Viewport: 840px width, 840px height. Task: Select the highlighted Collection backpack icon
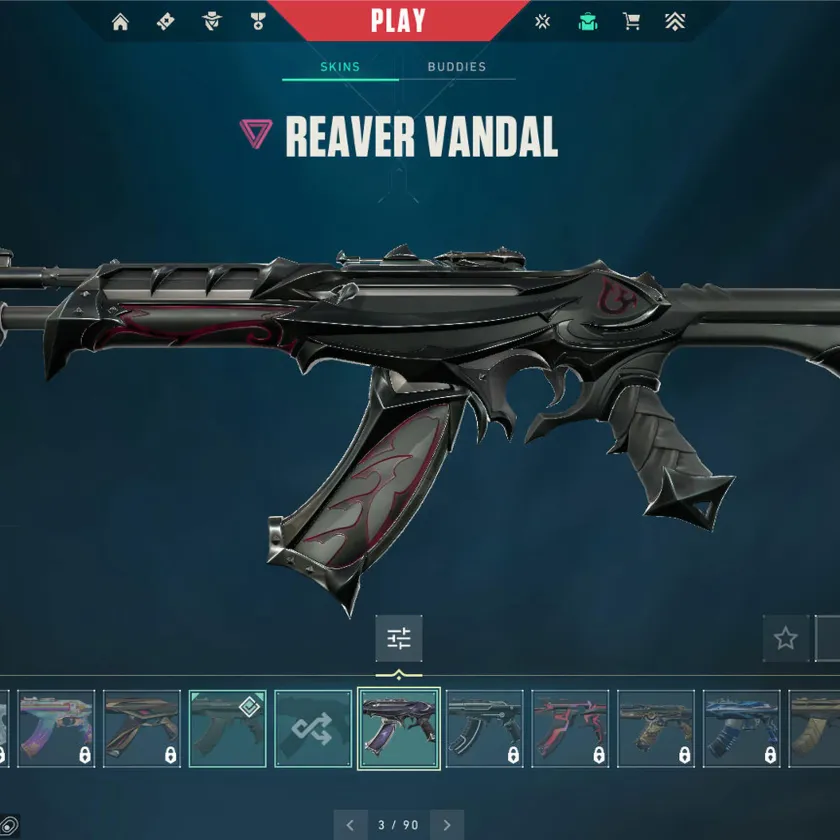pos(588,22)
